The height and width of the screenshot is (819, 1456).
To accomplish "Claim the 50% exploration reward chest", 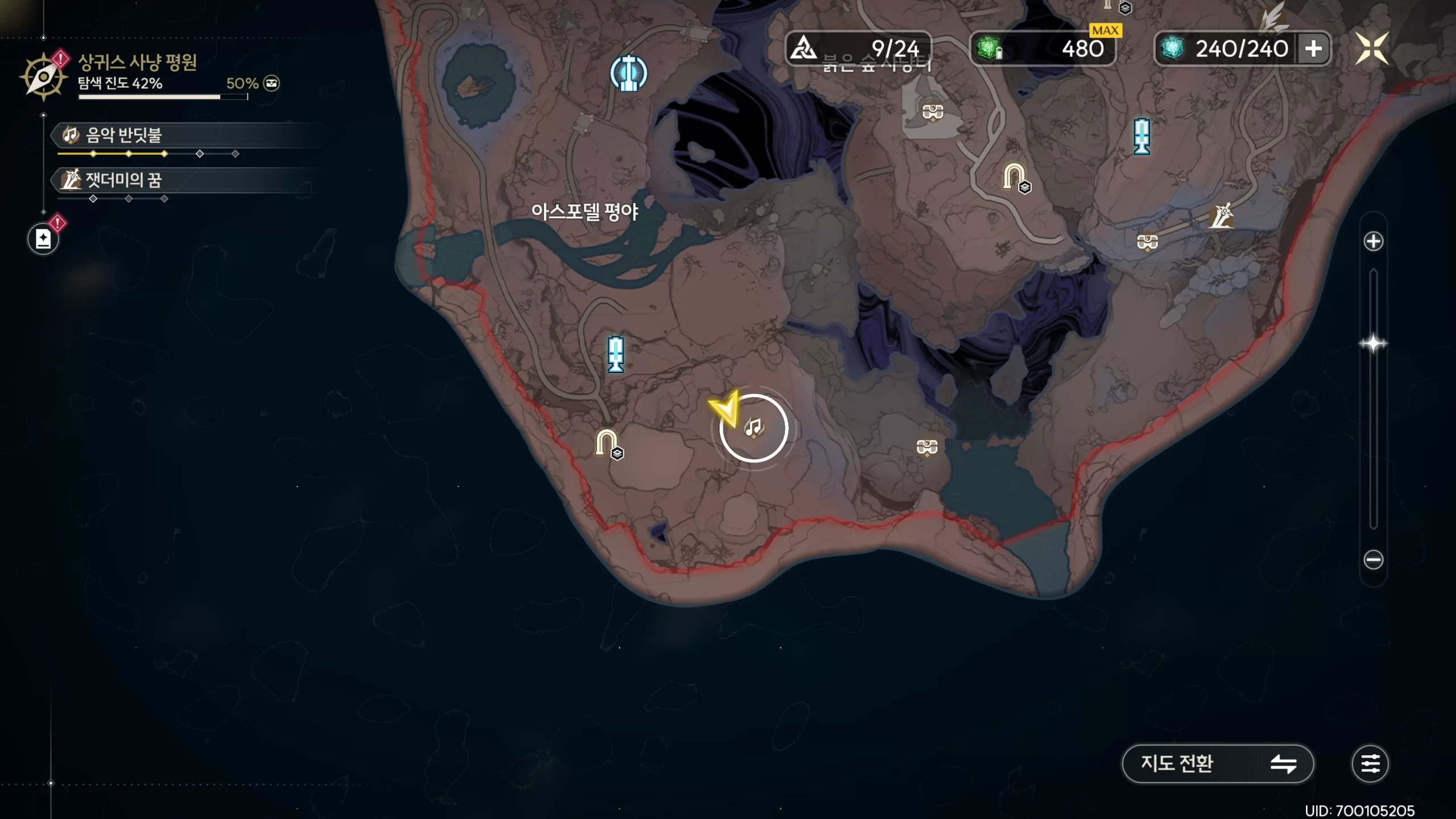I will tap(271, 84).
